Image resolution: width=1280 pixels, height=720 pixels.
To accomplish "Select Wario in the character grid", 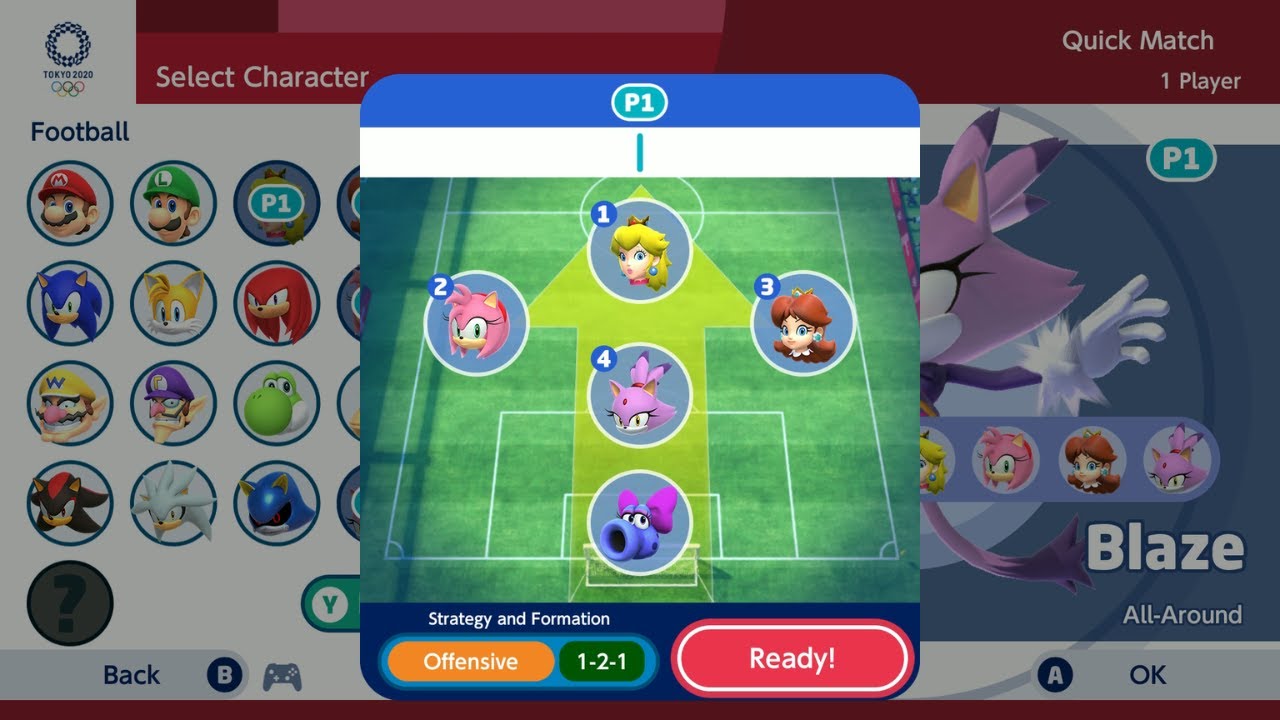I will [x=70, y=403].
